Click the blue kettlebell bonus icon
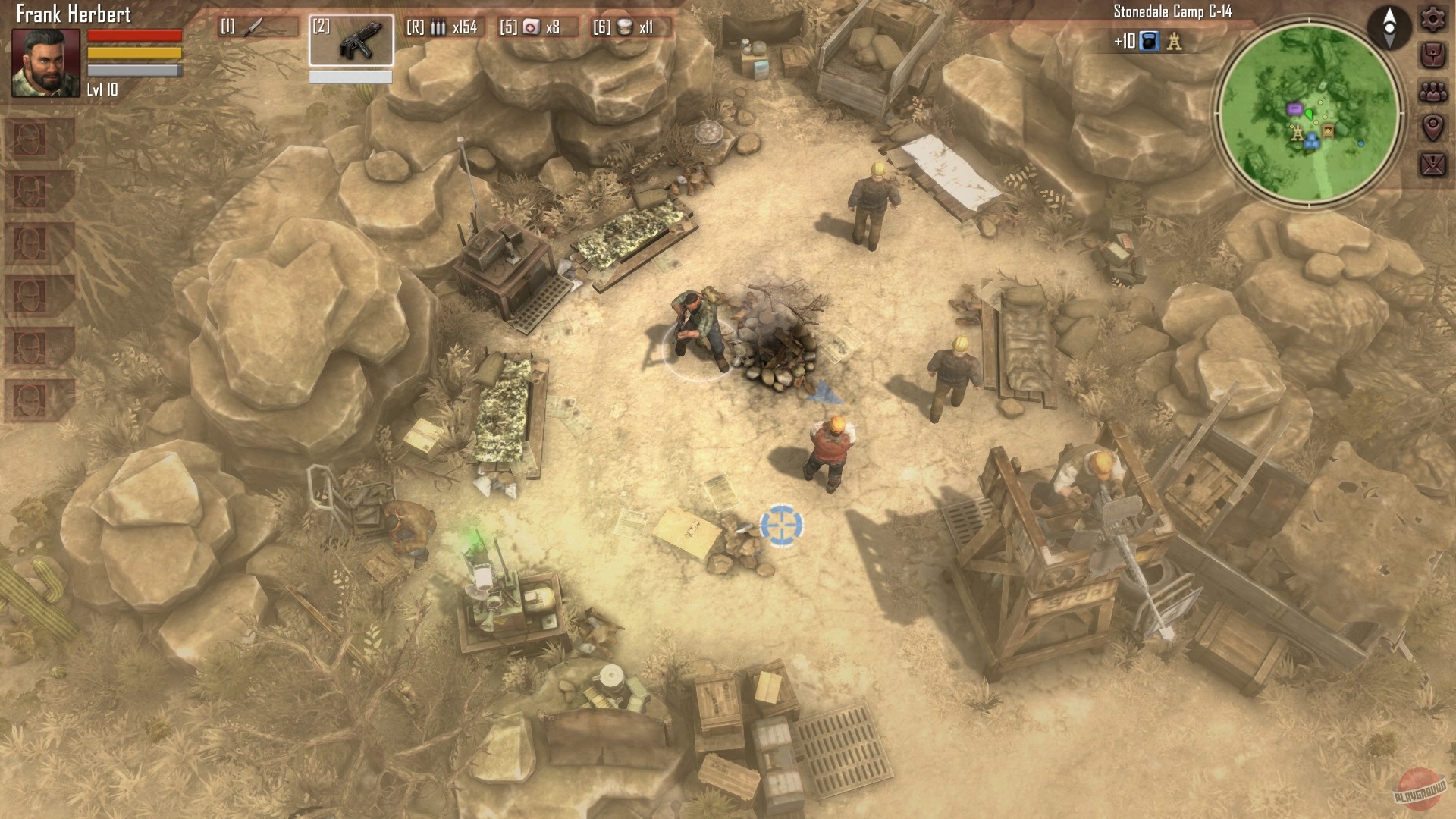The height and width of the screenshot is (819, 1456). 1150,41
